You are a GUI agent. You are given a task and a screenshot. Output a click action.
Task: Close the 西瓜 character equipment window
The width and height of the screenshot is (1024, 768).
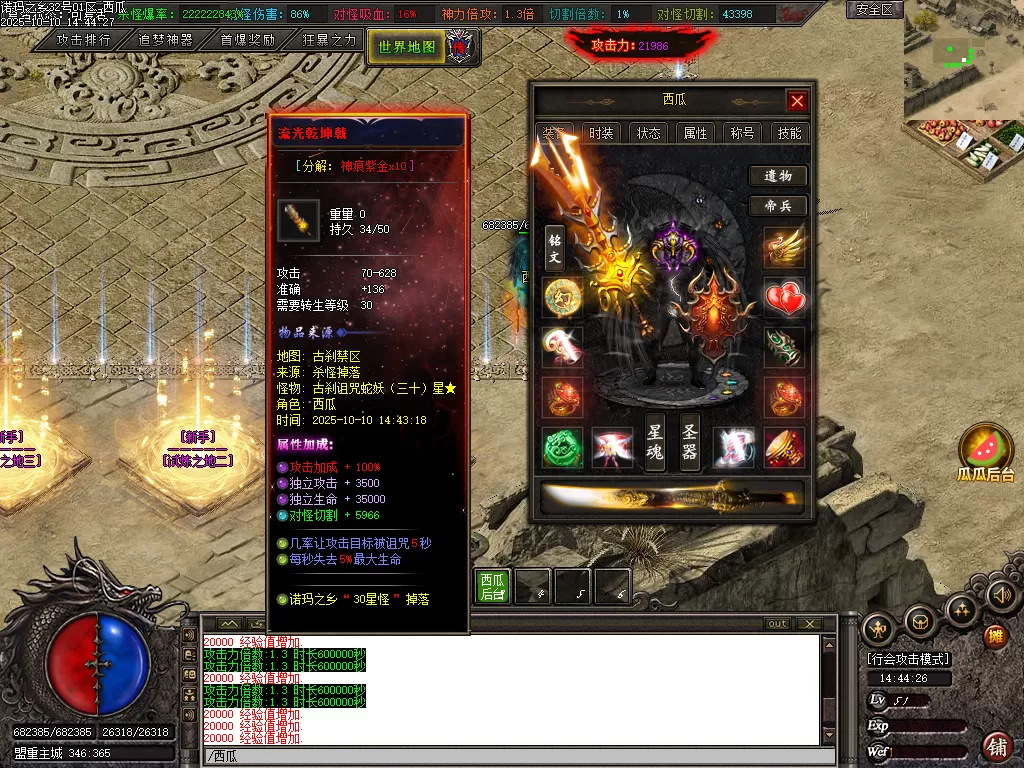[797, 101]
